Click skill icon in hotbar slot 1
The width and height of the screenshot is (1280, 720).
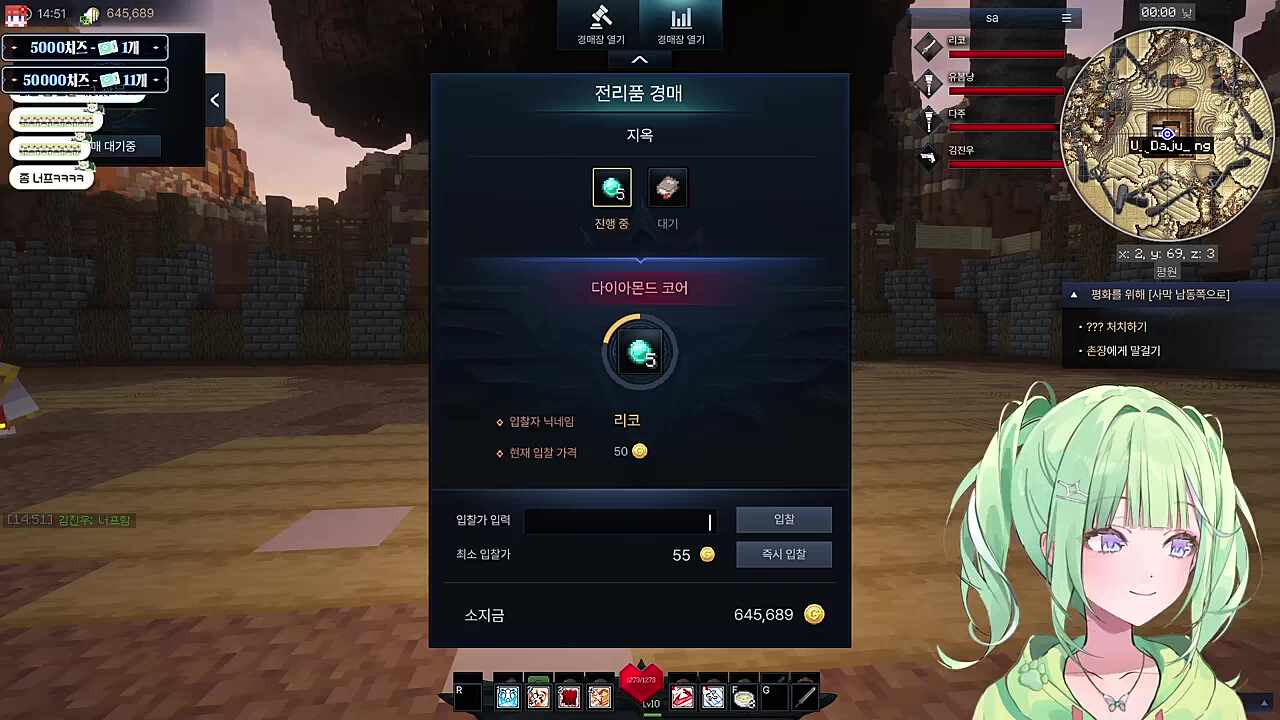(x=507, y=695)
